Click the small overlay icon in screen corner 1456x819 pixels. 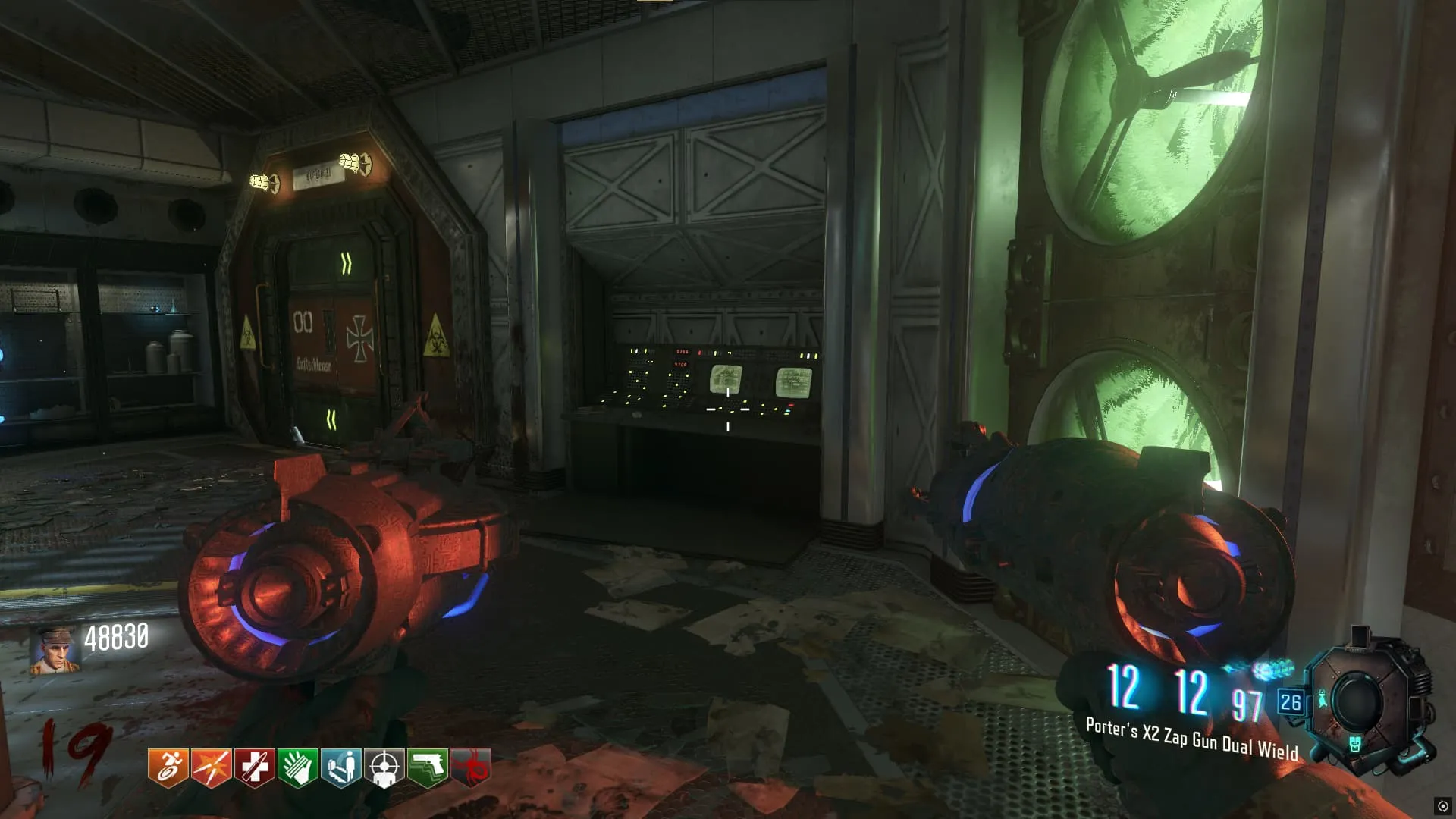click(1442, 806)
